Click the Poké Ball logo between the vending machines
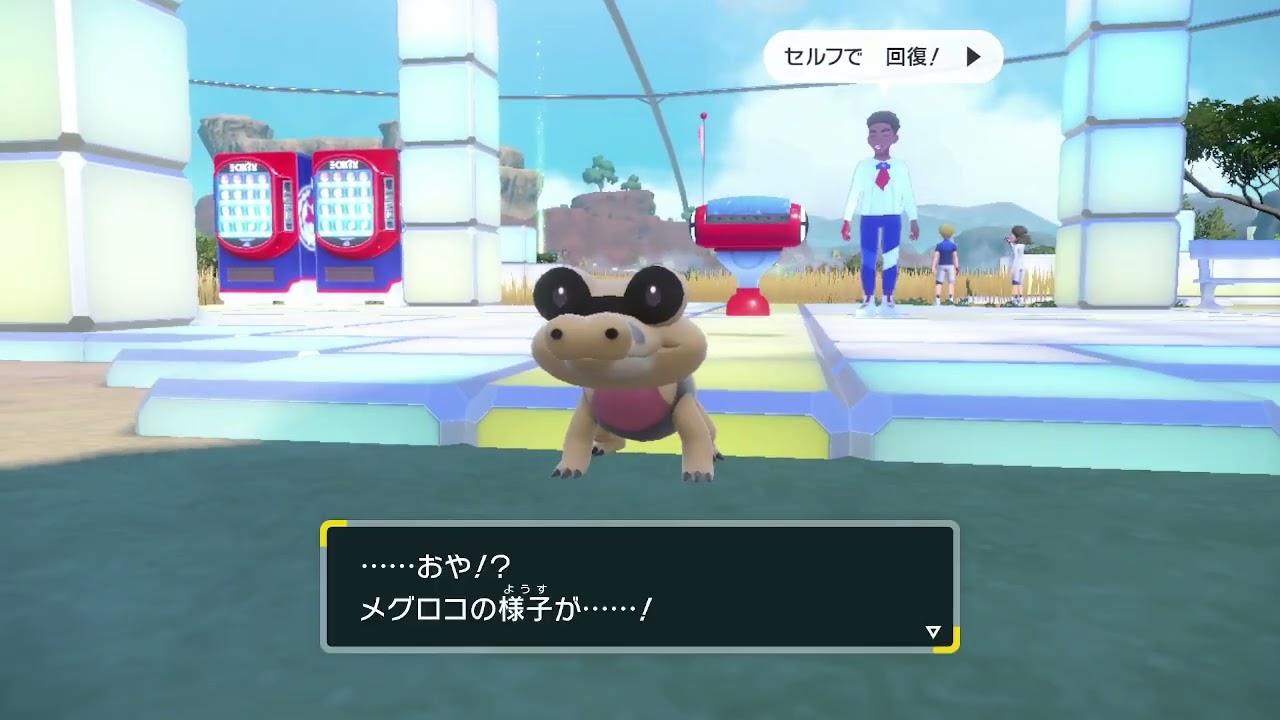The width and height of the screenshot is (1280, 720). point(309,215)
